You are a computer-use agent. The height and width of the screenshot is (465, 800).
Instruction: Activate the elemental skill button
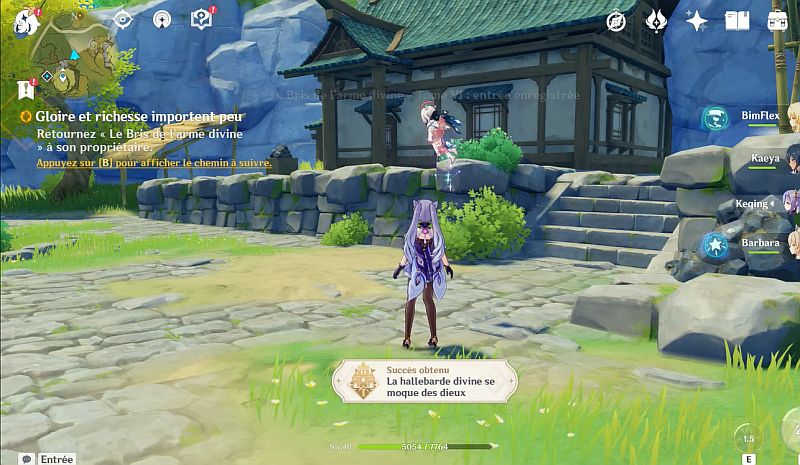click(x=747, y=440)
